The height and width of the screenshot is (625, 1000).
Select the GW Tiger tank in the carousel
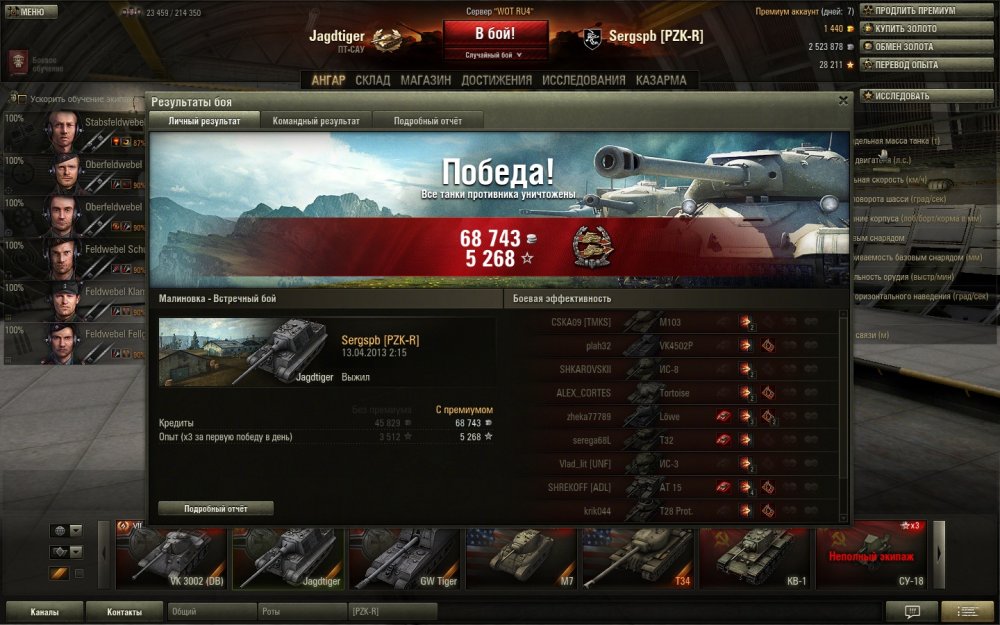405,555
